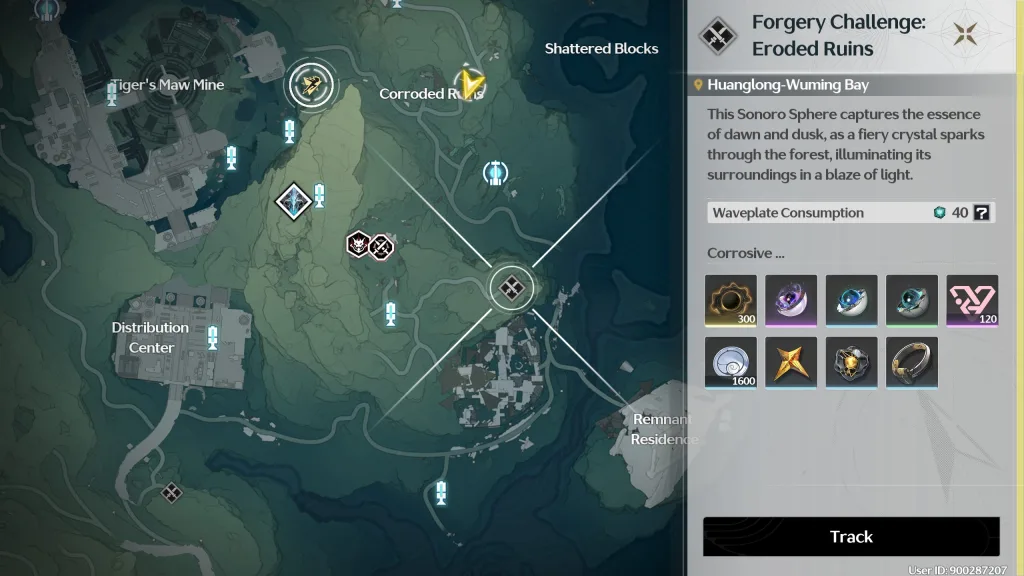Select the beacon on Tiger's Maw Mine label
The height and width of the screenshot is (576, 1024).
112,94
